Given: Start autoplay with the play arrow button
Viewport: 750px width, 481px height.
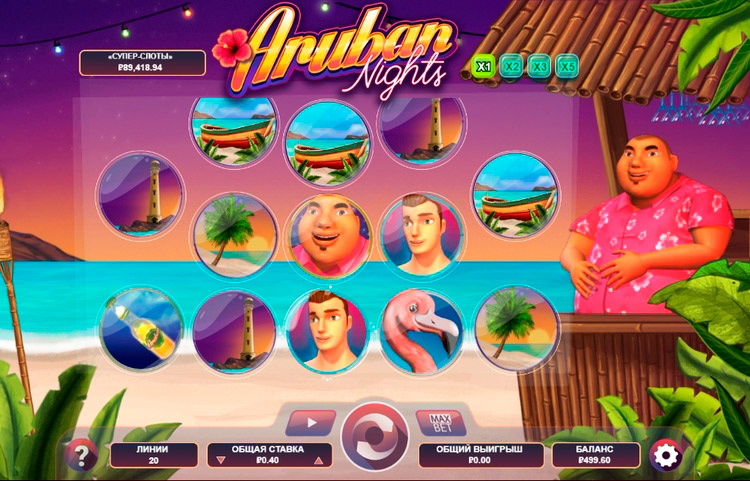Looking at the screenshot, I should [310, 422].
